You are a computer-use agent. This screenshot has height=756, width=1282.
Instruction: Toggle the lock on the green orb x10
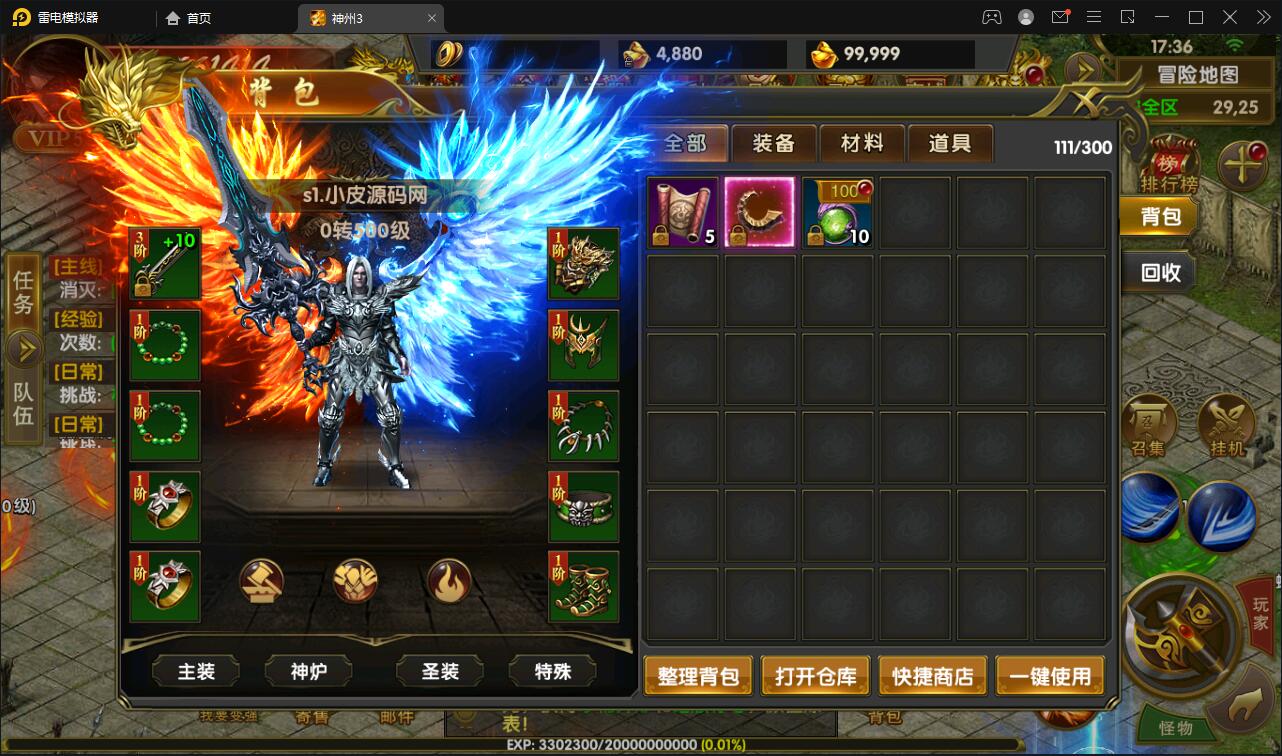815,237
